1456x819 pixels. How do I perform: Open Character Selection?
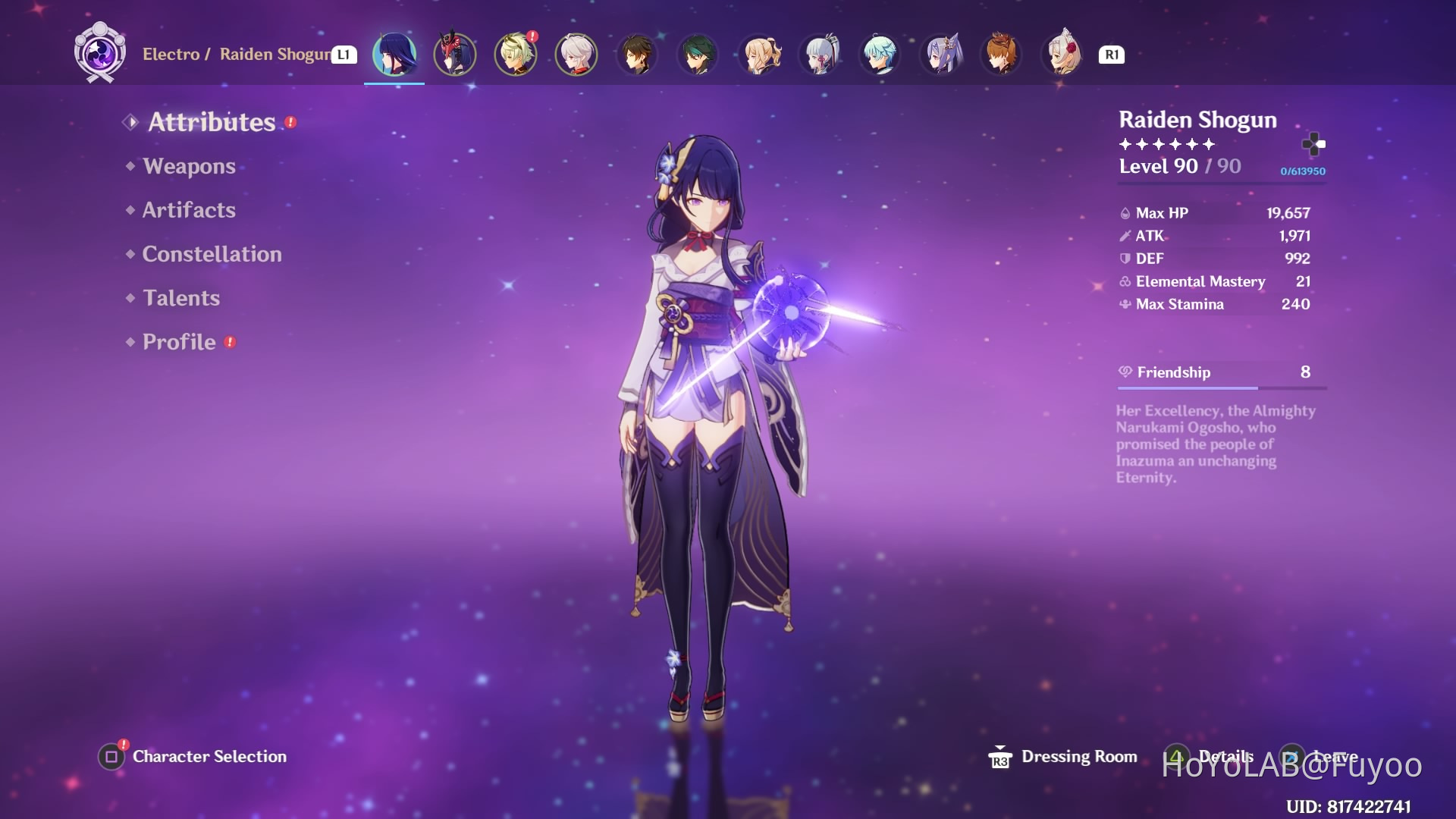click(x=209, y=756)
